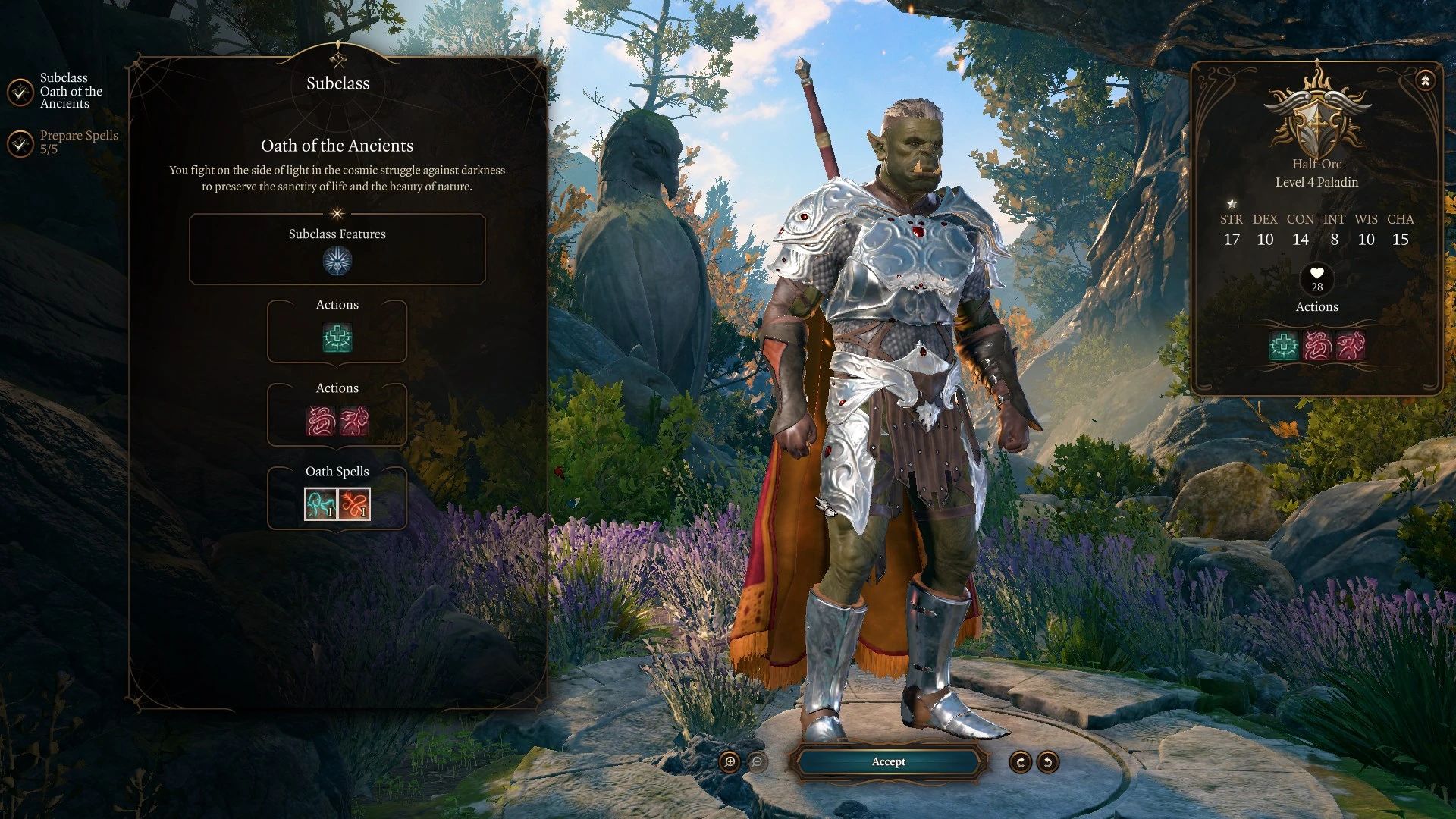Viewport: 1456px width, 819px height.
Task: View the teal animal Oath Spell icon
Action: point(320,504)
